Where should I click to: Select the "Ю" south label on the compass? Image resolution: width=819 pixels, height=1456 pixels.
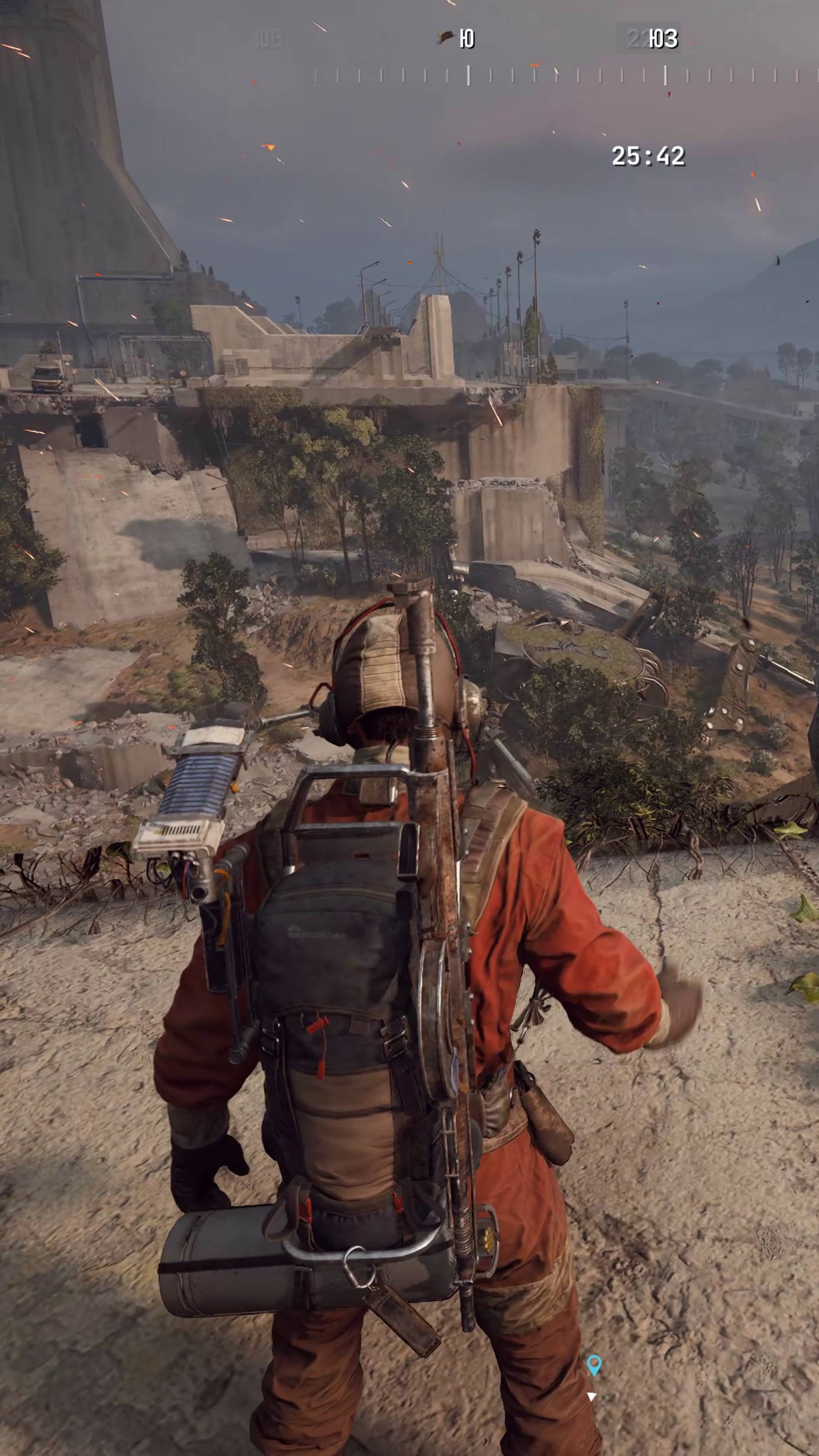[467, 39]
